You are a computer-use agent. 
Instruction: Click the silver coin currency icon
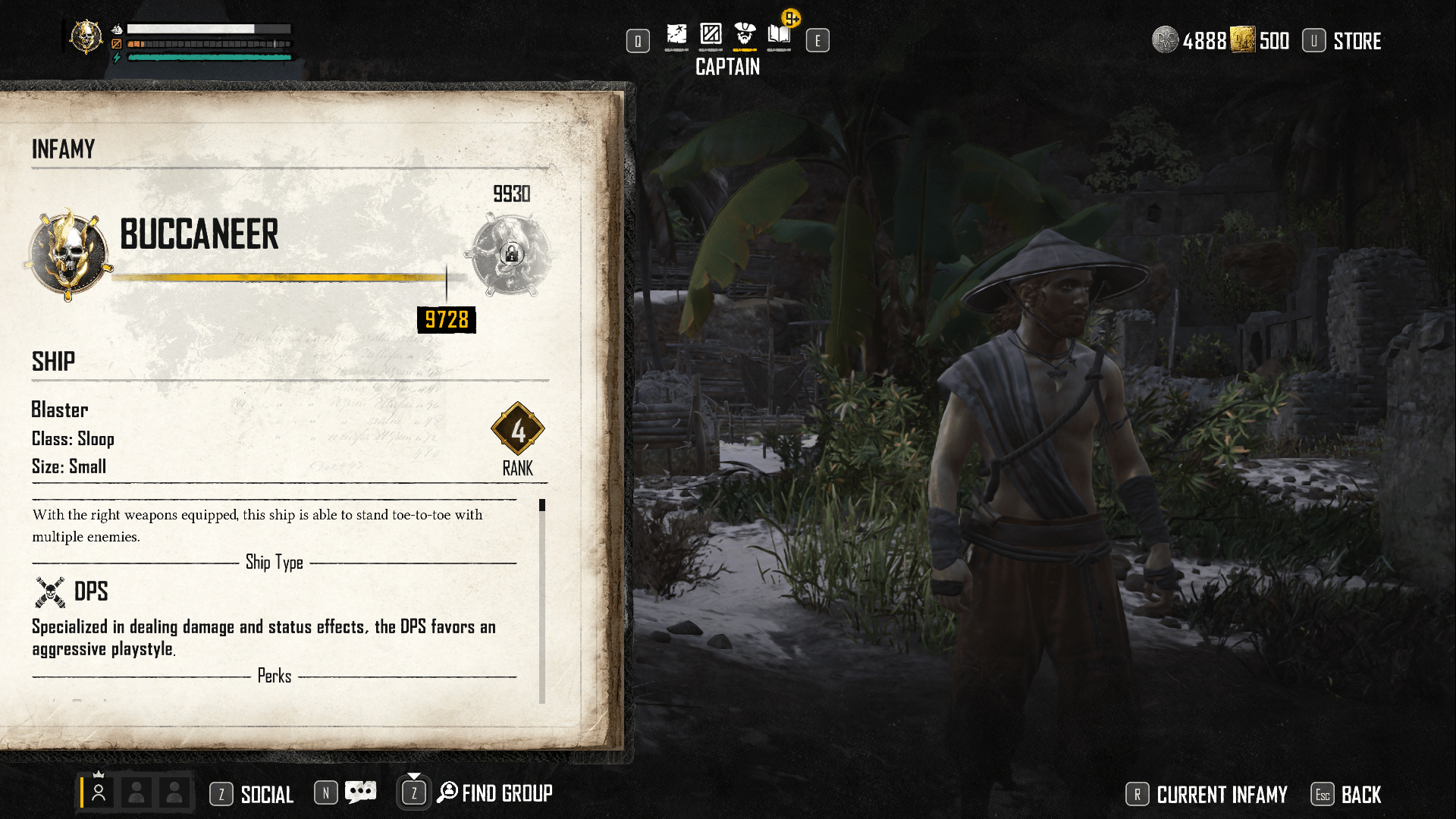tap(1166, 40)
